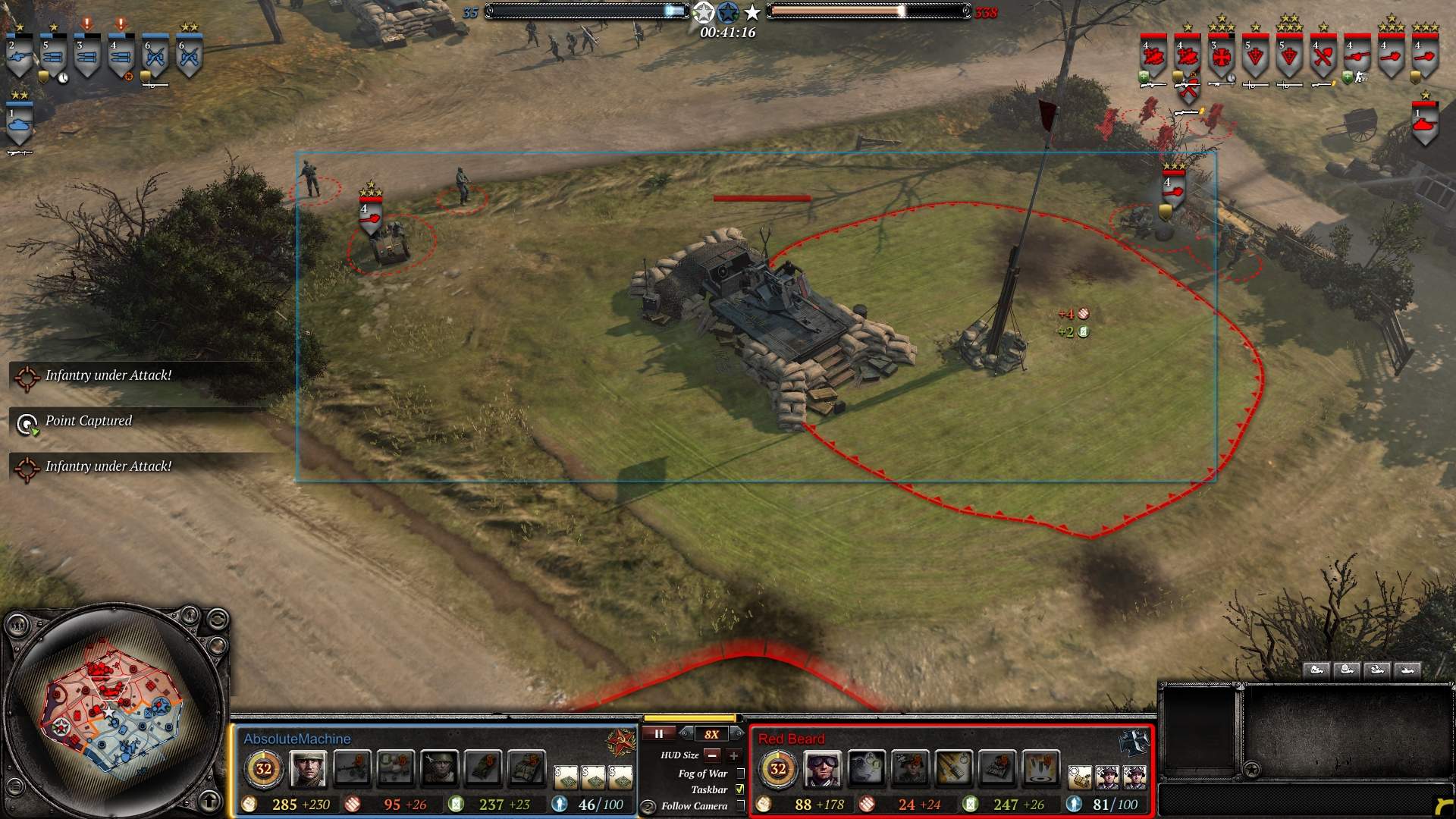Click the infantry squads button above minimap
The width and height of the screenshot is (1456, 819).
[17, 626]
